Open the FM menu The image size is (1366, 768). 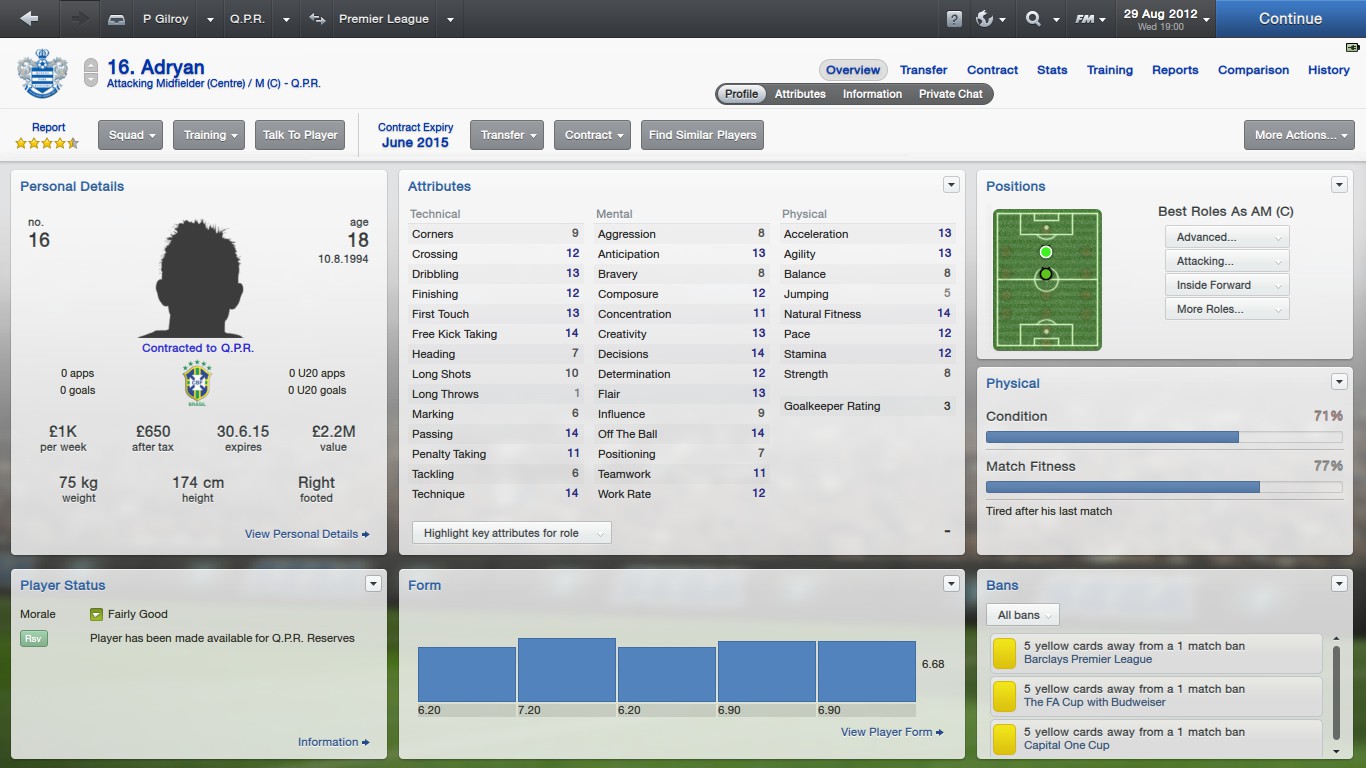coord(1090,19)
